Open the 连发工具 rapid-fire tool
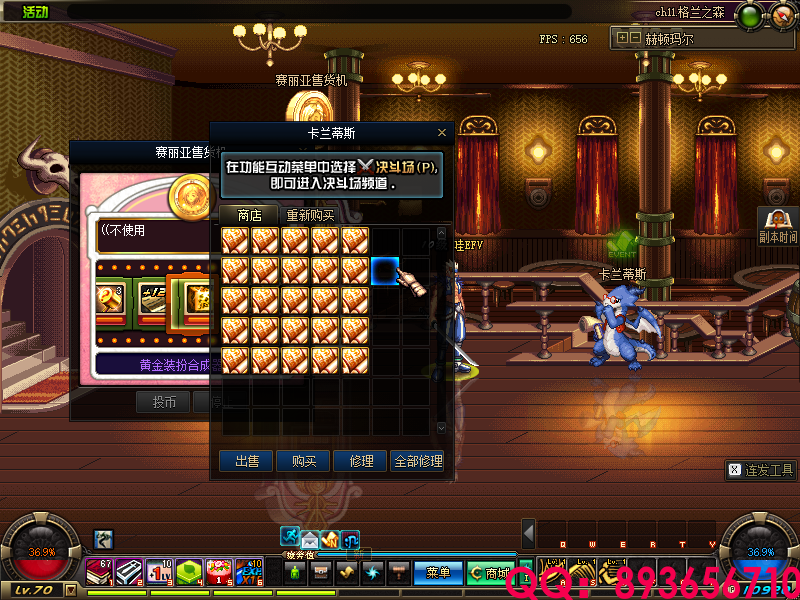The width and height of the screenshot is (800, 600). (760, 469)
